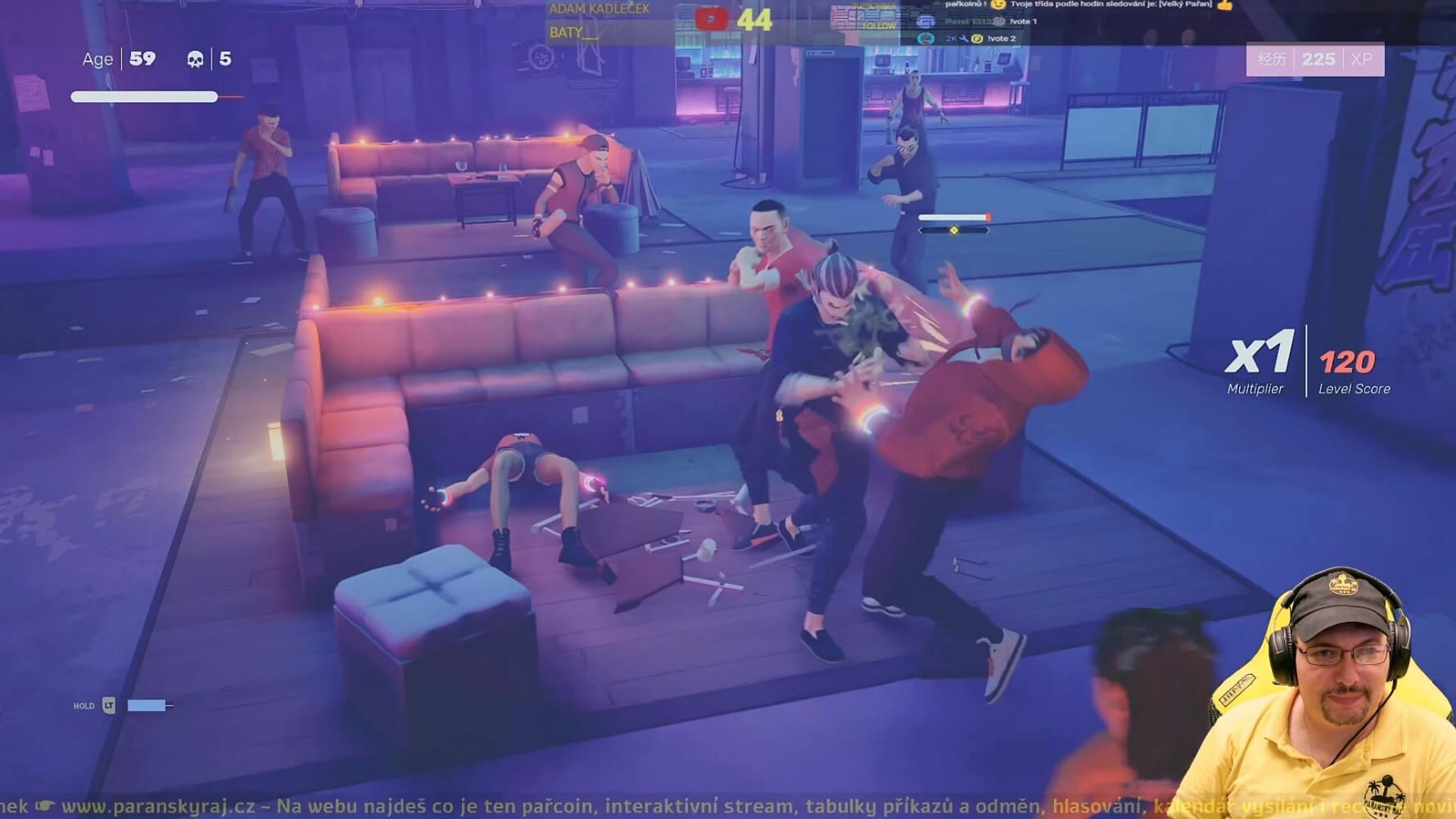Open the www.paranskyraj.cz link in the ticker
This screenshot has width=1456, height=819.
point(158,806)
